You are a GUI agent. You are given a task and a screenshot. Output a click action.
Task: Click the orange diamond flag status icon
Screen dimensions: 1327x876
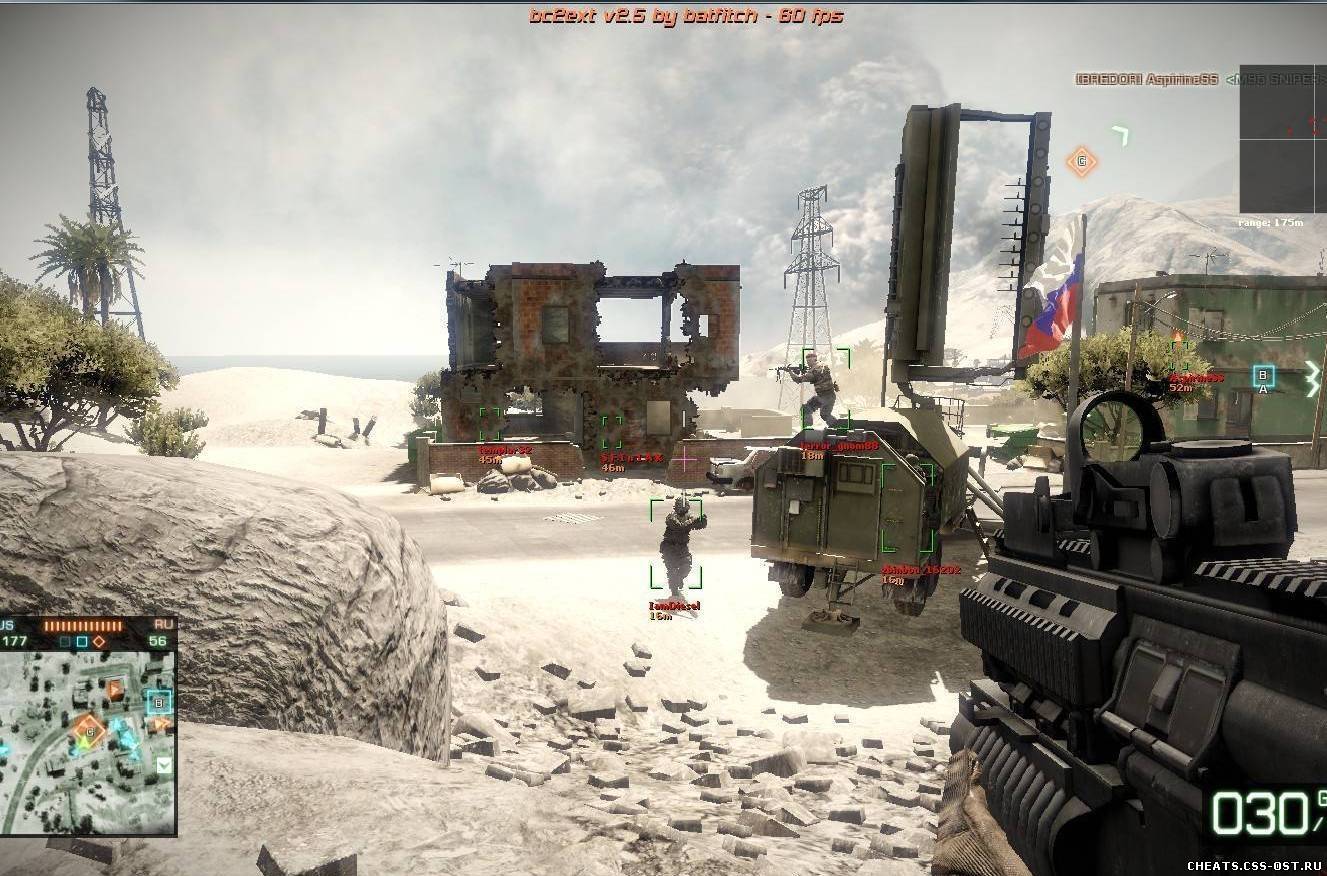point(99,641)
